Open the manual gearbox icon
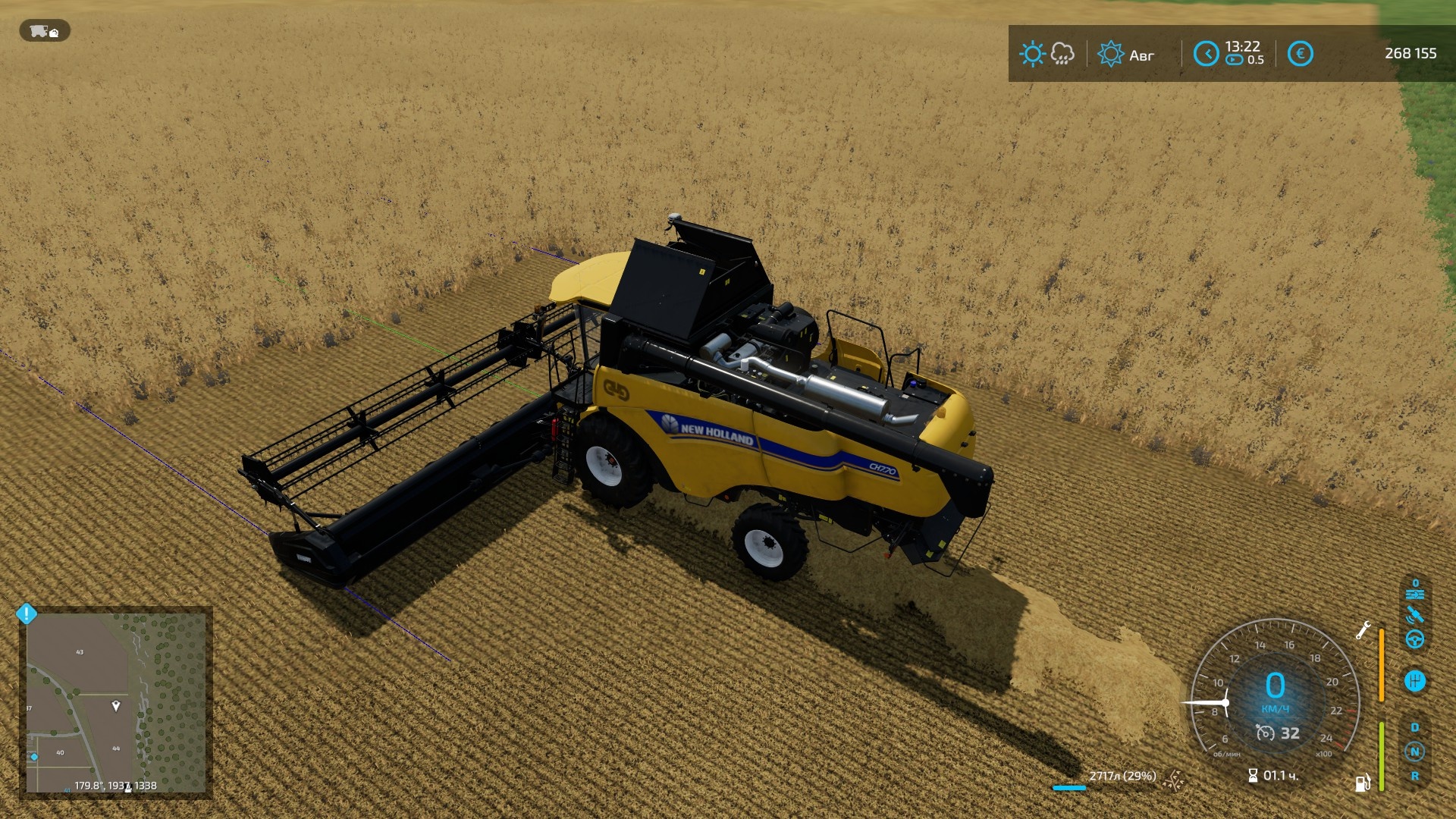The width and height of the screenshot is (1456, 819). [x=1415, y=680]
